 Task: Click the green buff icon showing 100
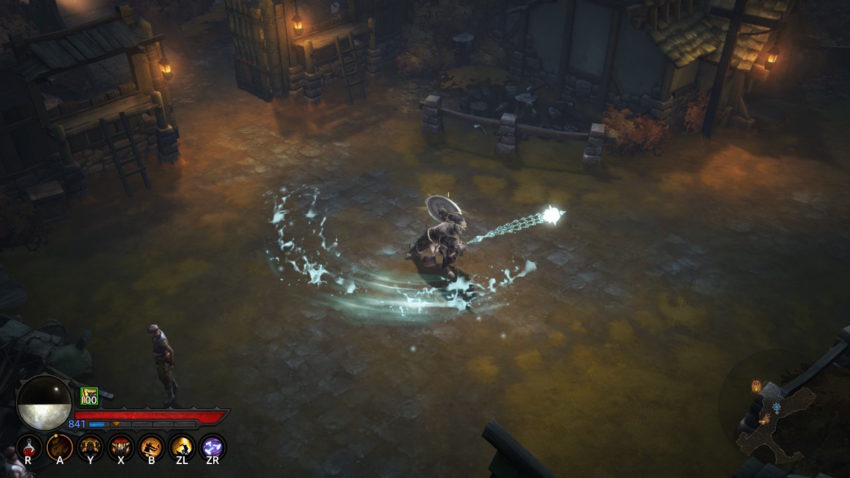pyautogui.click(x=89, y=396)
